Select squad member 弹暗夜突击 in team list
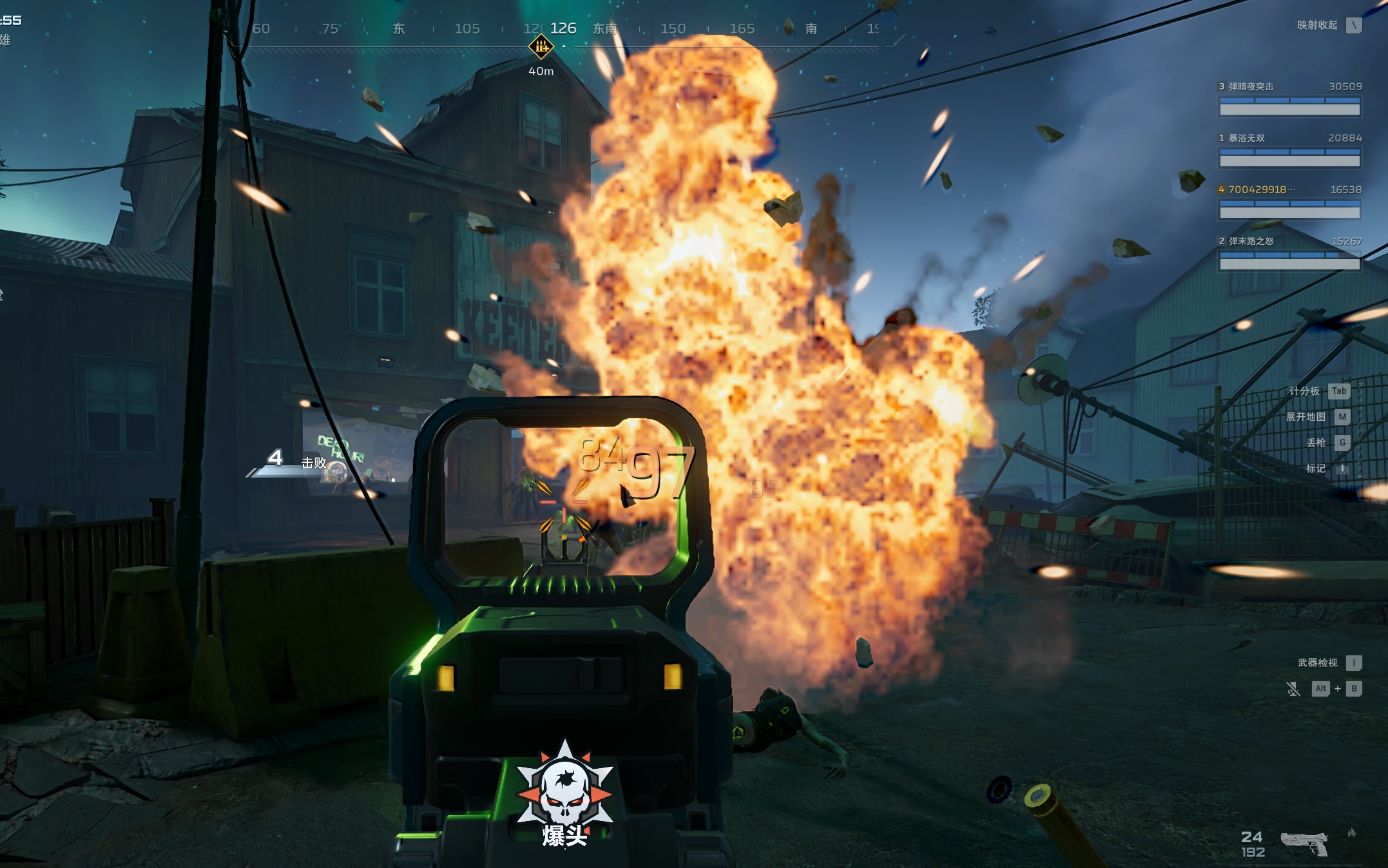The width and height of the screenshot is (1388, 868). (1250, 86)
